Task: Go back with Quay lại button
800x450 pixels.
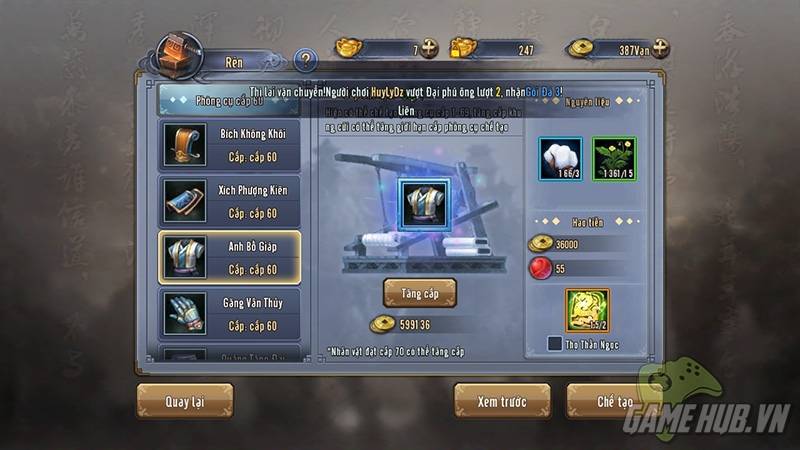Action: click(185, 401)
